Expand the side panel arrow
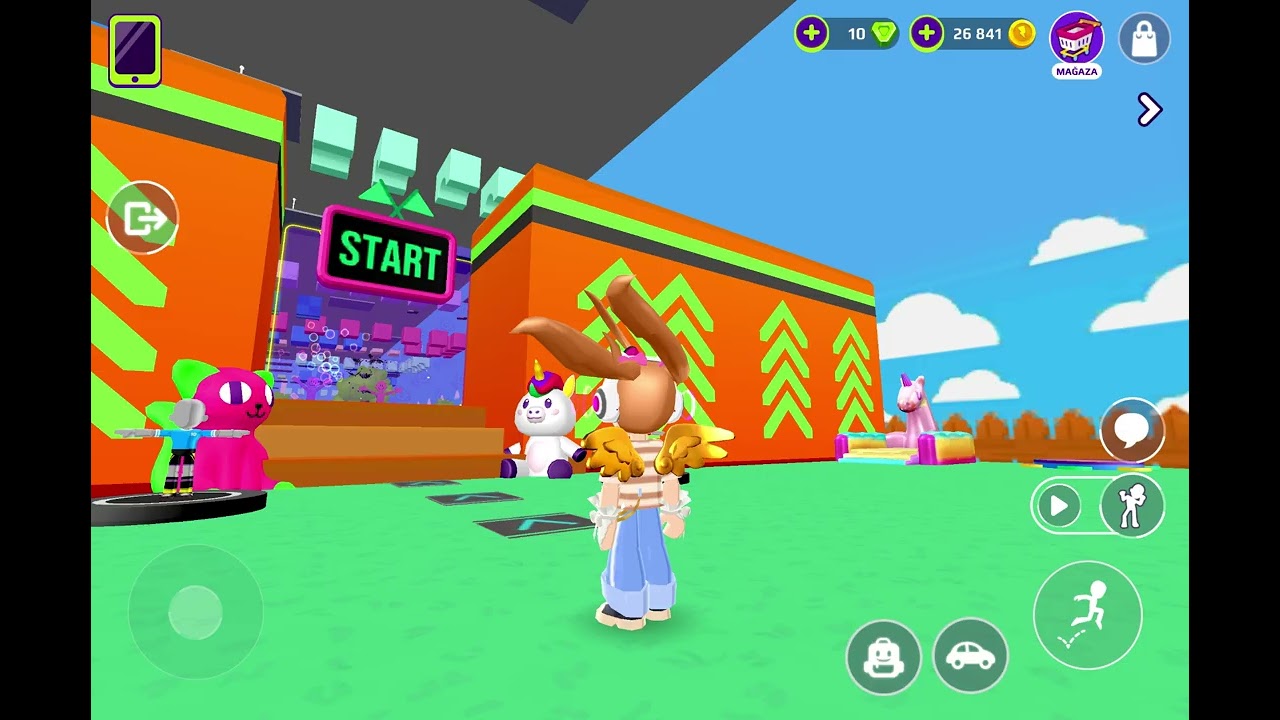Viewport: 1280px width, 720px height. point(1149,109)
